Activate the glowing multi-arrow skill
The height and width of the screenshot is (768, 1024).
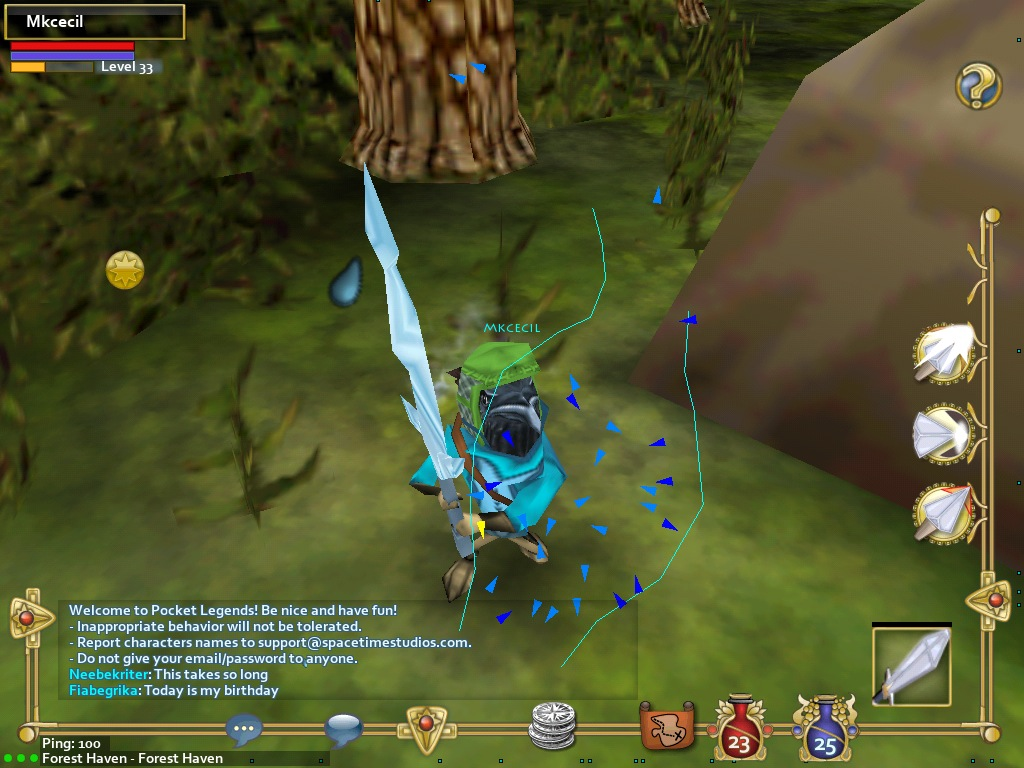944,352
